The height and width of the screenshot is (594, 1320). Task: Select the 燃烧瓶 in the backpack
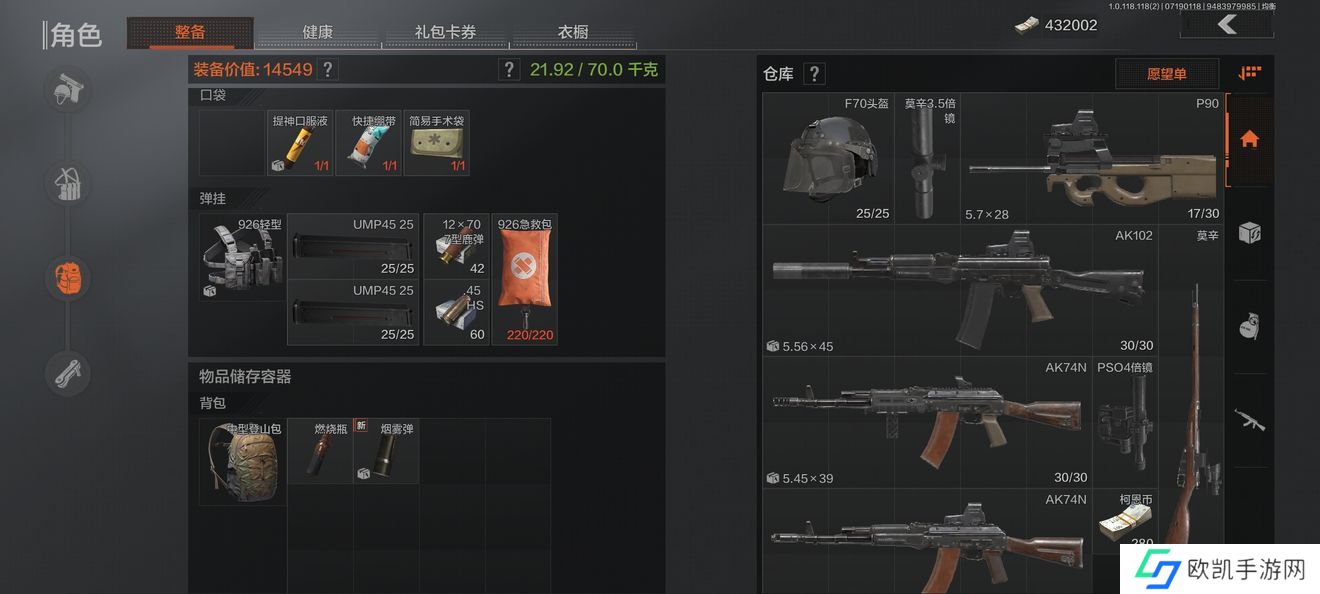[x=320, y=451]
